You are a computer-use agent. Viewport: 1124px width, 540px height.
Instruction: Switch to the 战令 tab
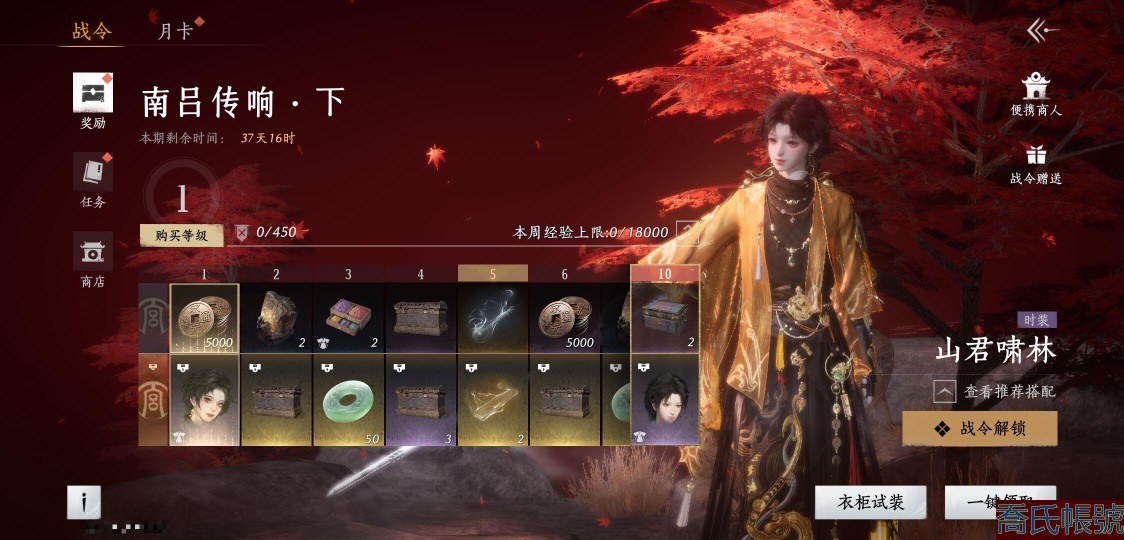point(92,31)
